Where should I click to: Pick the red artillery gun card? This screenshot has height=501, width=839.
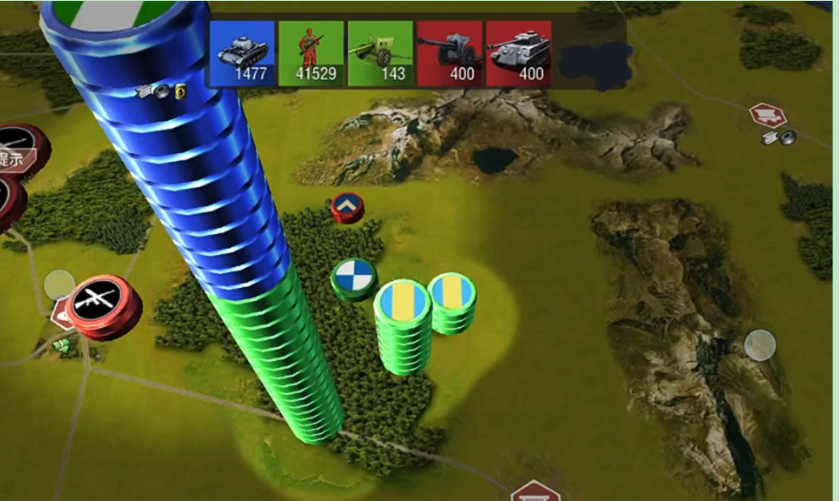tap(449, 53)
